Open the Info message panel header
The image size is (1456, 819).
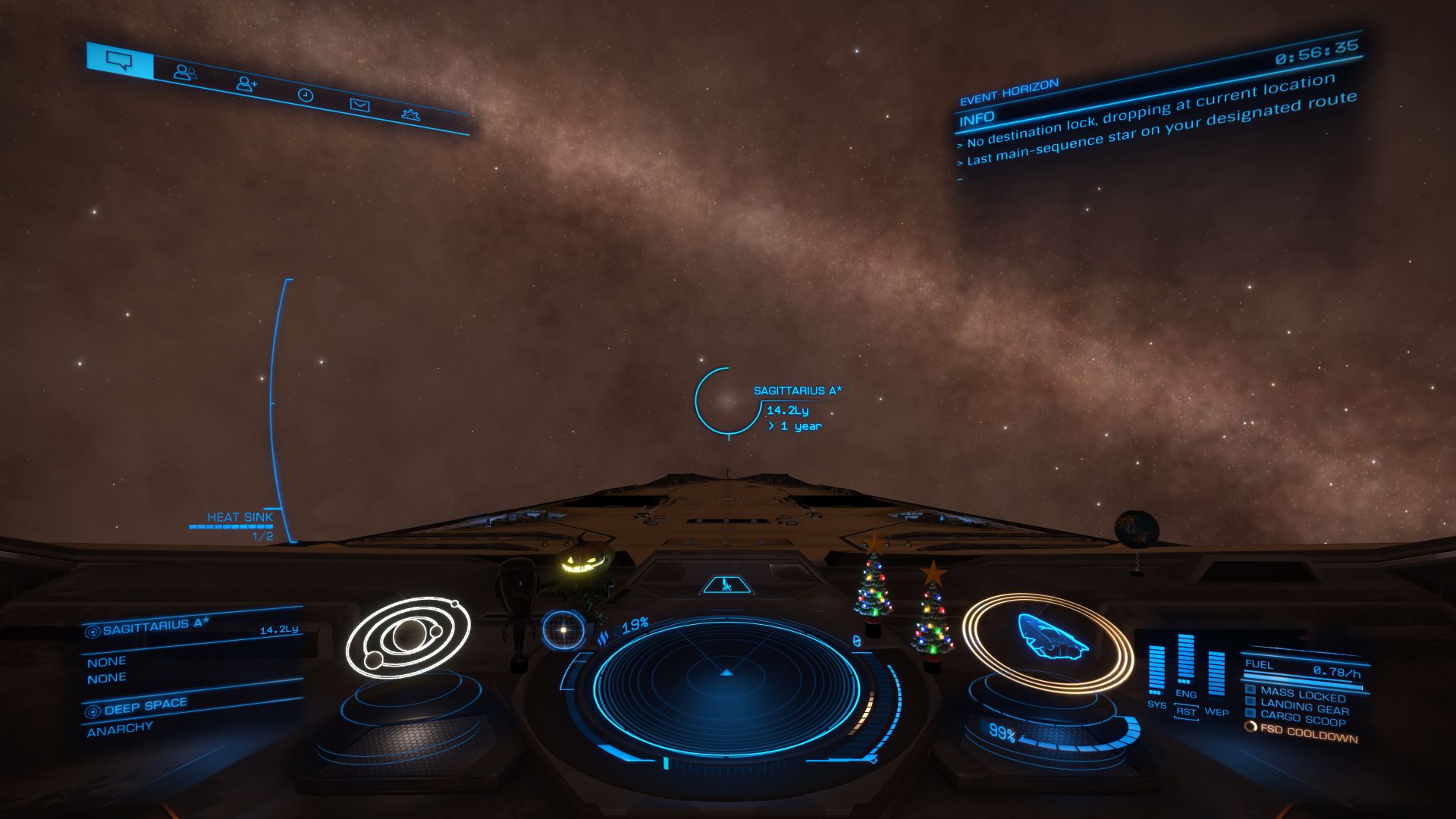[977, 119]
